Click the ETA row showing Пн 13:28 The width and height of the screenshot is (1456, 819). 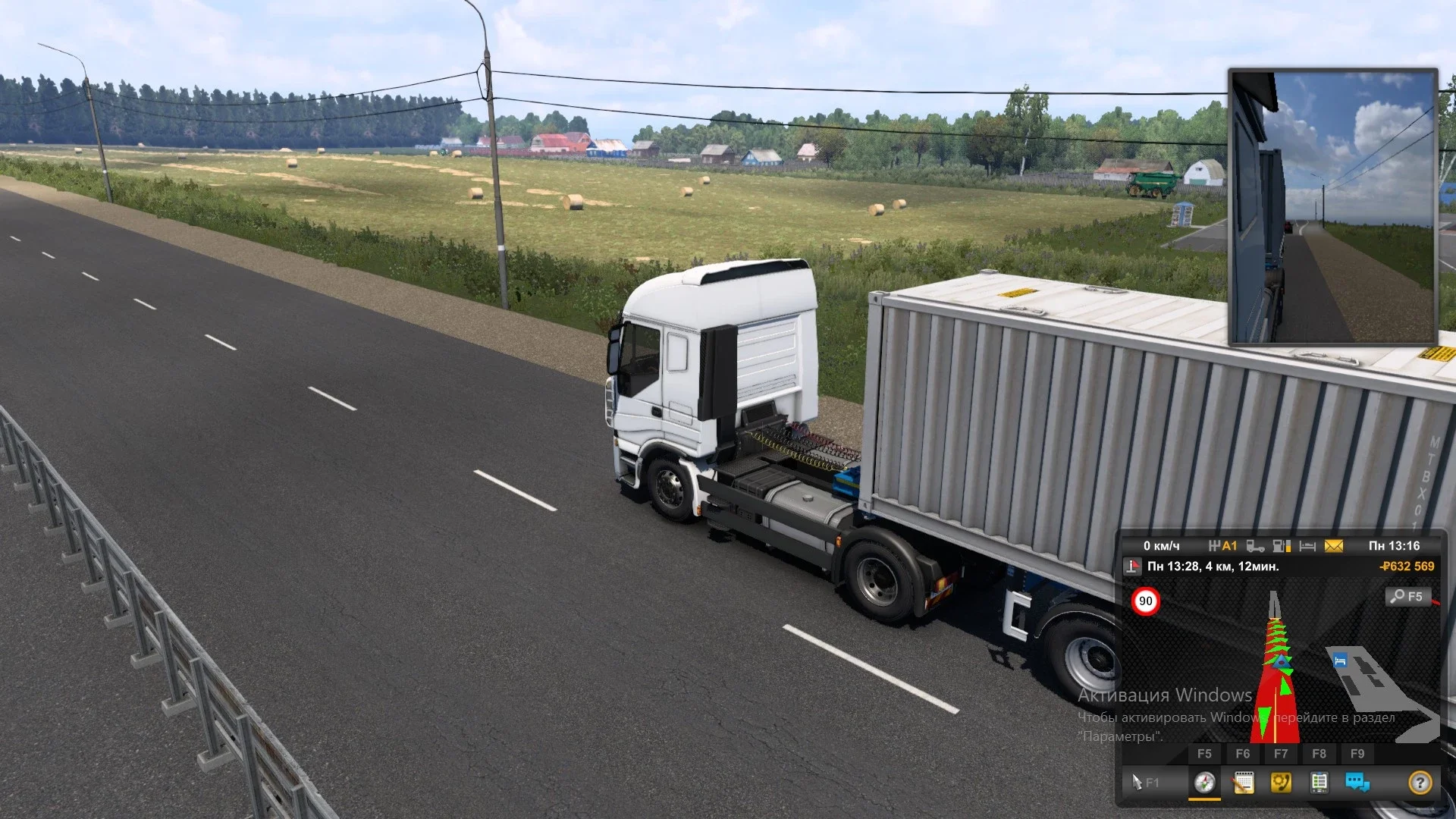pyautogui.click(x=1212, y=567)
